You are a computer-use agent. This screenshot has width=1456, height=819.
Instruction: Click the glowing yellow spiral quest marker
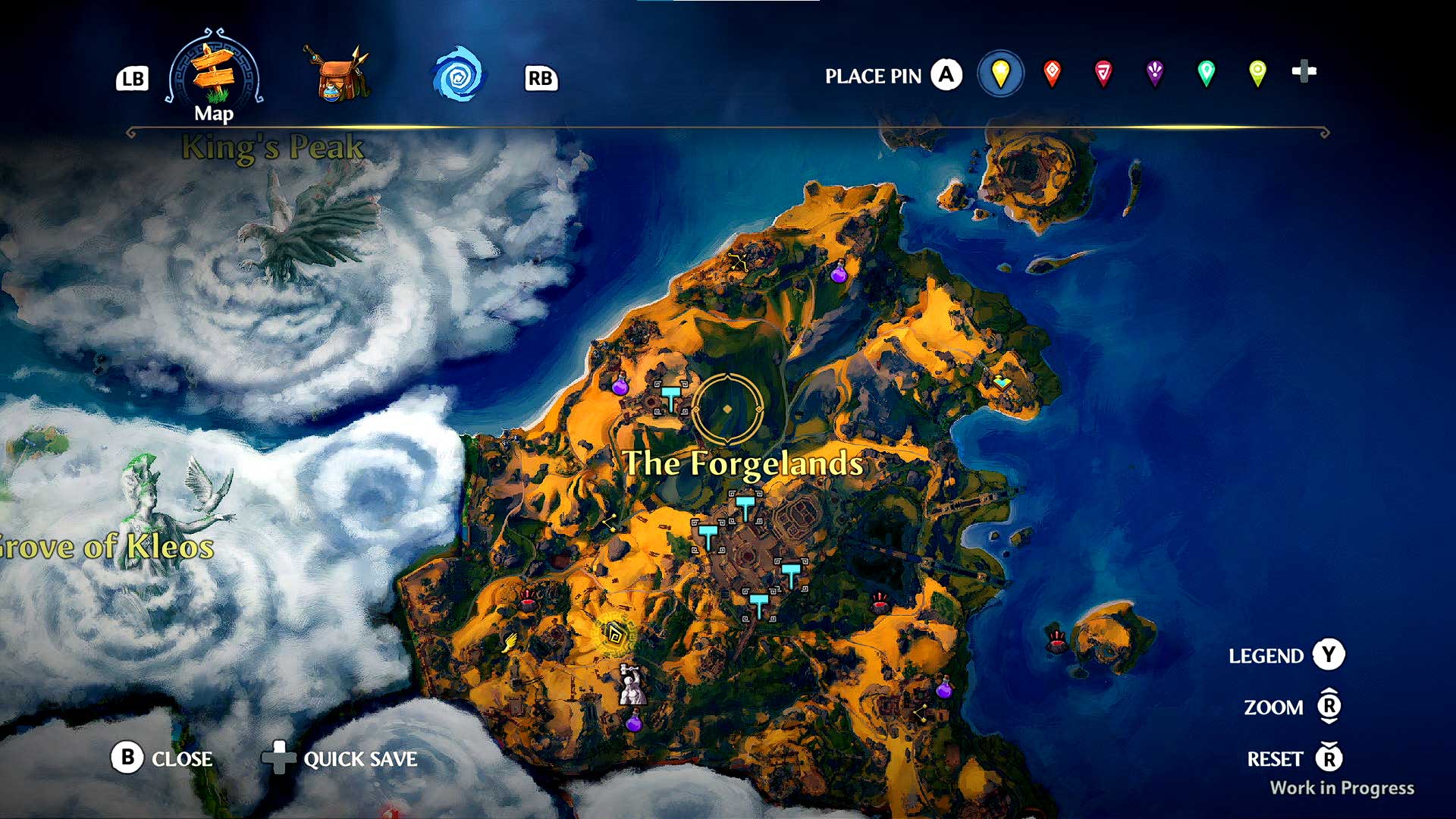click(x=614, y=635)
